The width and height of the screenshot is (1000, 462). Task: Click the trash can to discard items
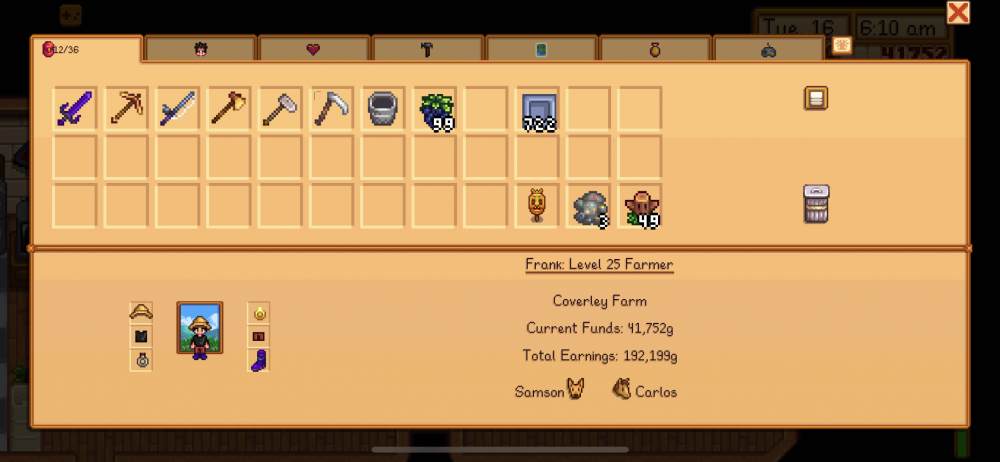click(816, 204)
